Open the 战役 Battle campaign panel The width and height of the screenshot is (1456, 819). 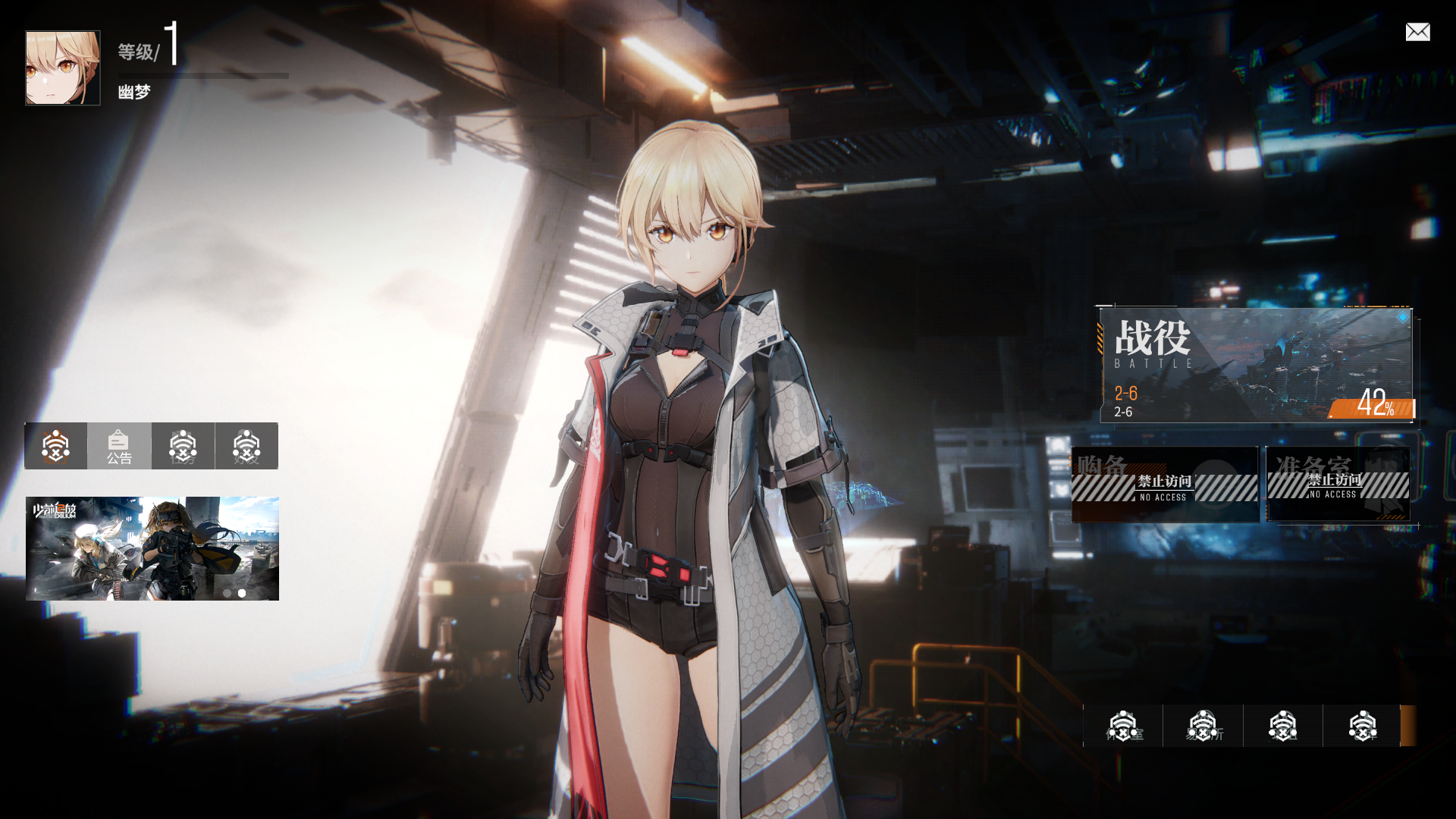coord(1256,366)
